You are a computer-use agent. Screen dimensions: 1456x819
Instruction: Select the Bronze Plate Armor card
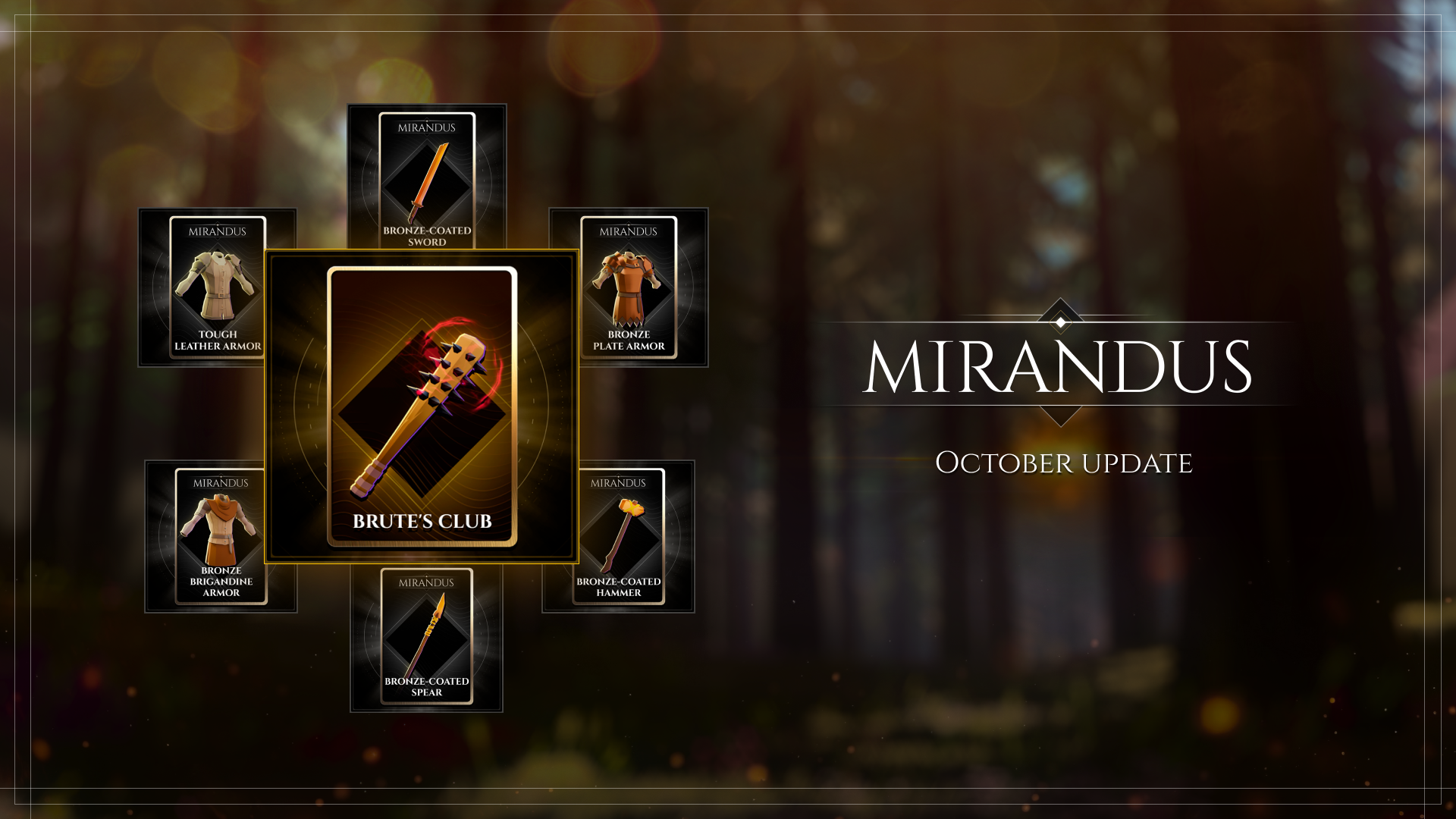(x=629, y=287)
